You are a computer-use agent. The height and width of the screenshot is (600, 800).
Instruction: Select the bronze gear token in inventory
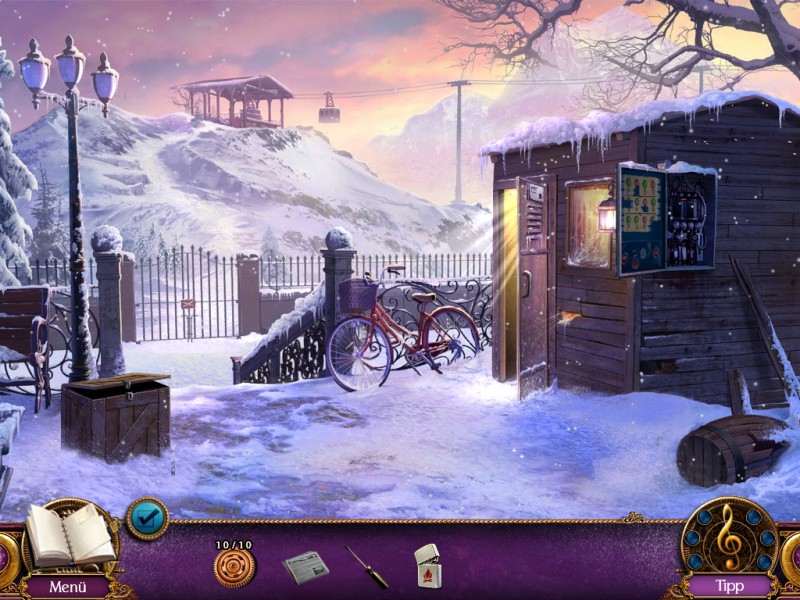[x=234, y=566]
